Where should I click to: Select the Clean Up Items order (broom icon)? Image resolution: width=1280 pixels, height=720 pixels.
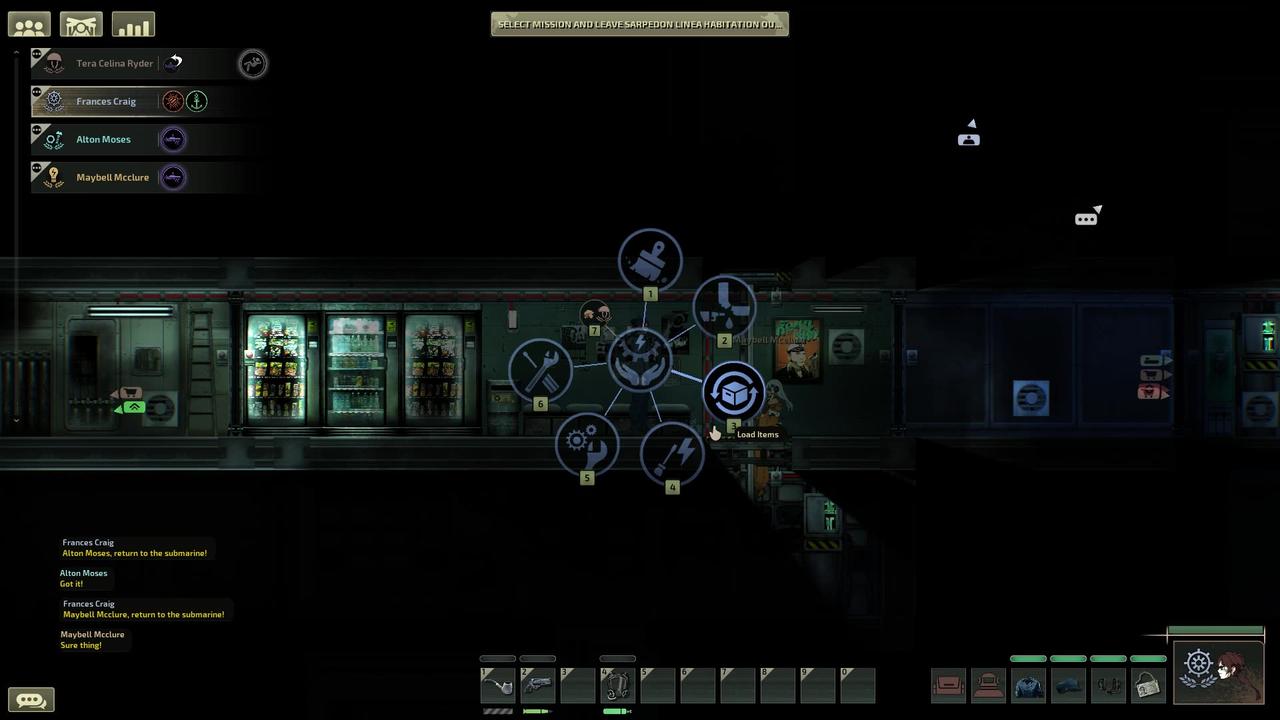(650, 259)
